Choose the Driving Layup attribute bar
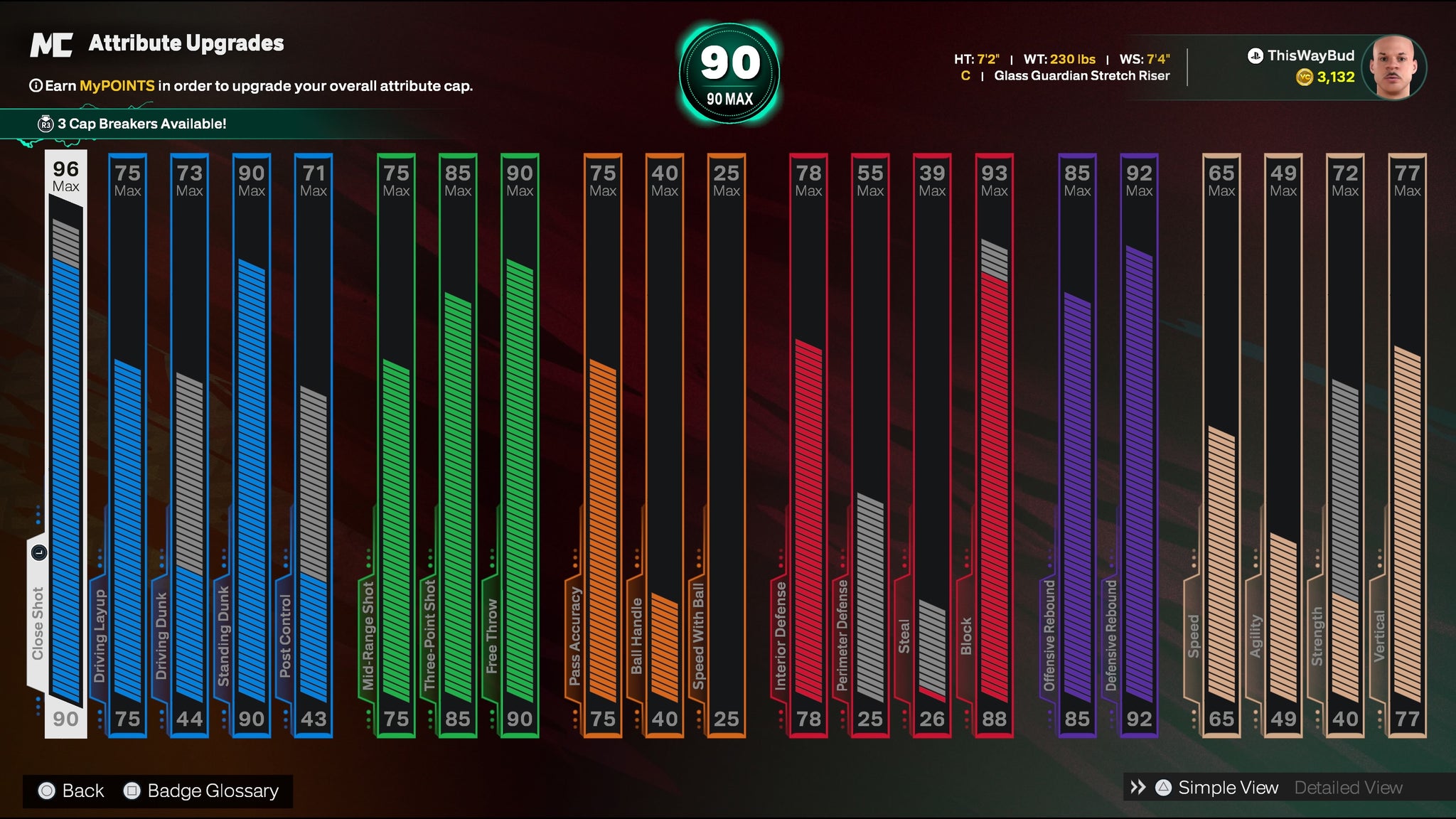 [128, 444]
